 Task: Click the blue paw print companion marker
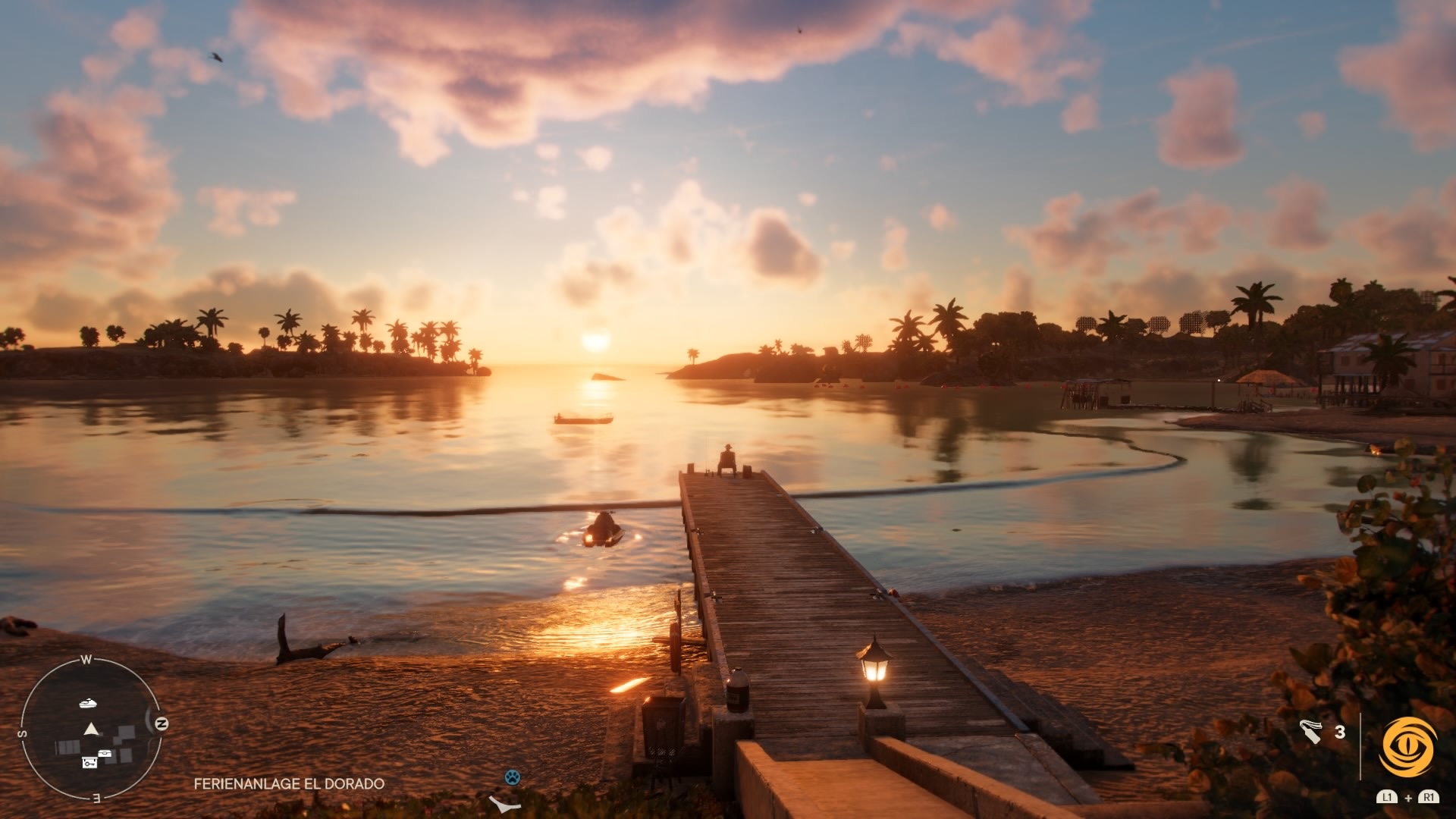point(514,777)
